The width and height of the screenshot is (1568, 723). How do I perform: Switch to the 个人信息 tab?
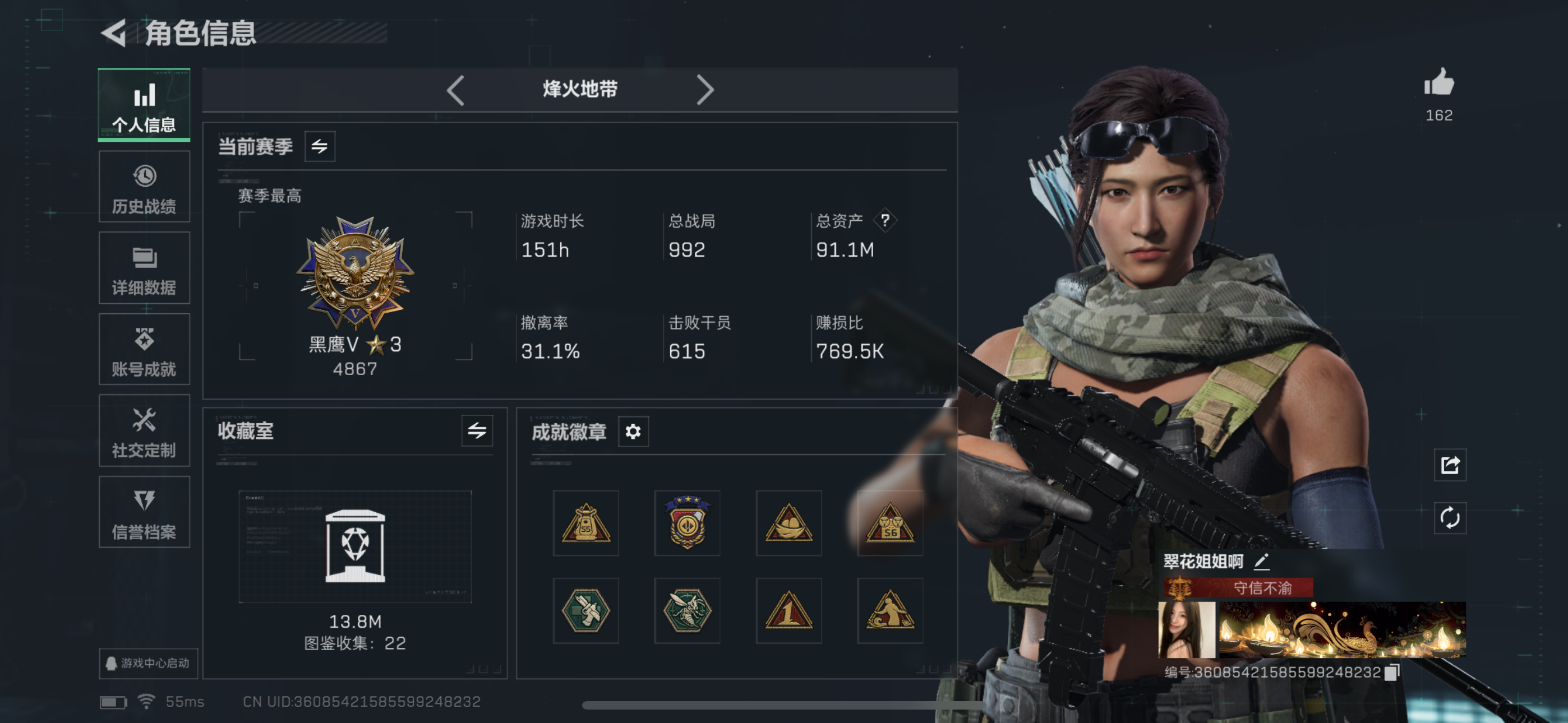click(x=144, y=105)
